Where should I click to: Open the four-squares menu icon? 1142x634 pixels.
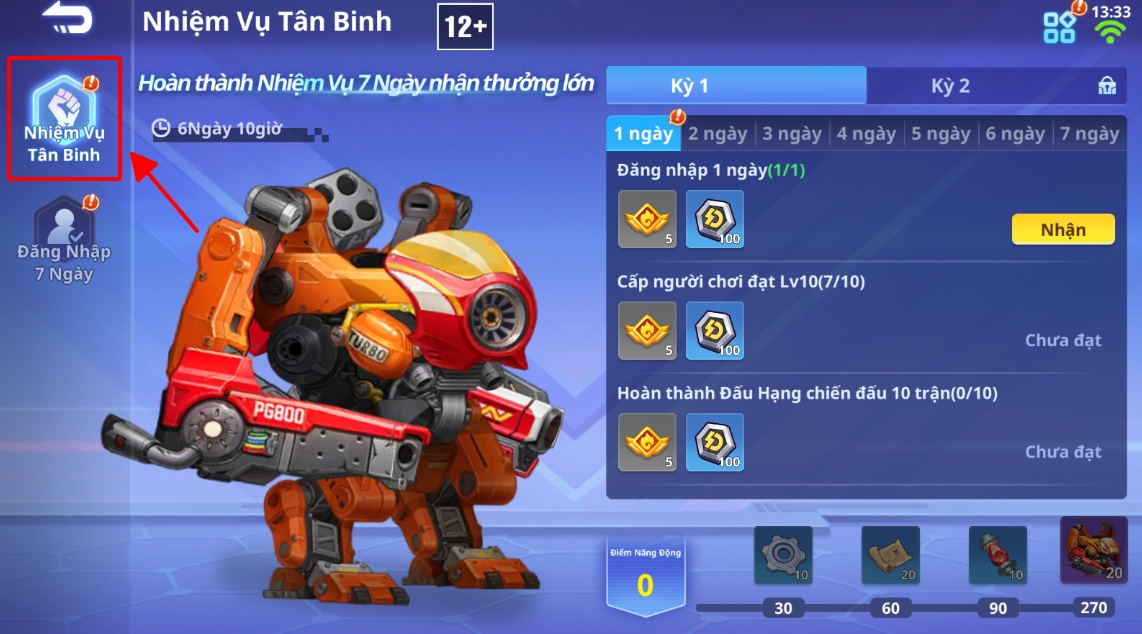1060,27
